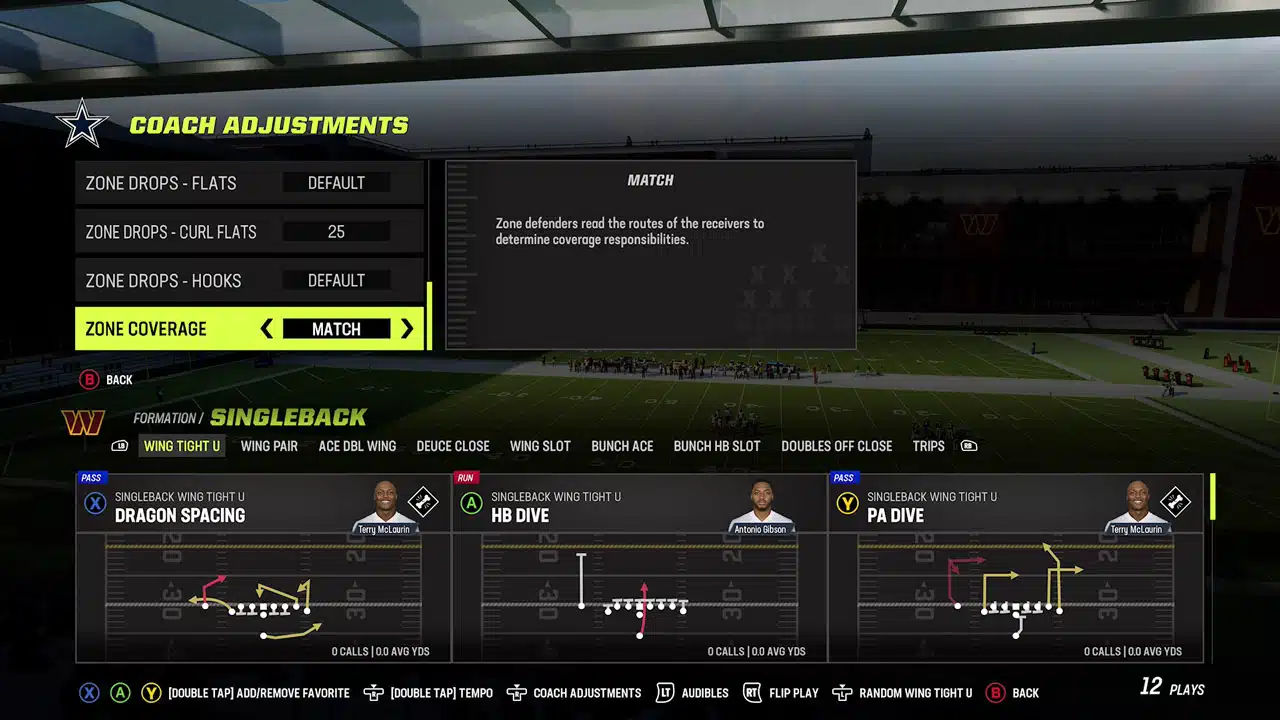
Task: Switch to the Deuce Close formation
Action: [453, 446]
